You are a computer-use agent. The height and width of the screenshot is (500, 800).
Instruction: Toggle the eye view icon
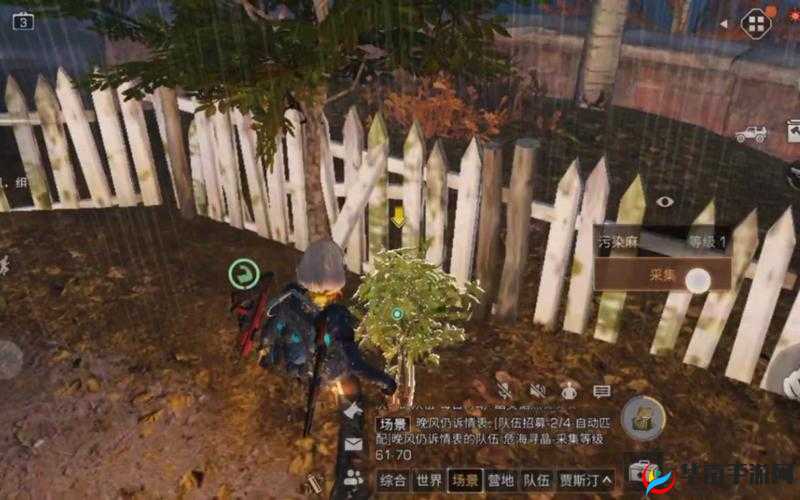665,201
